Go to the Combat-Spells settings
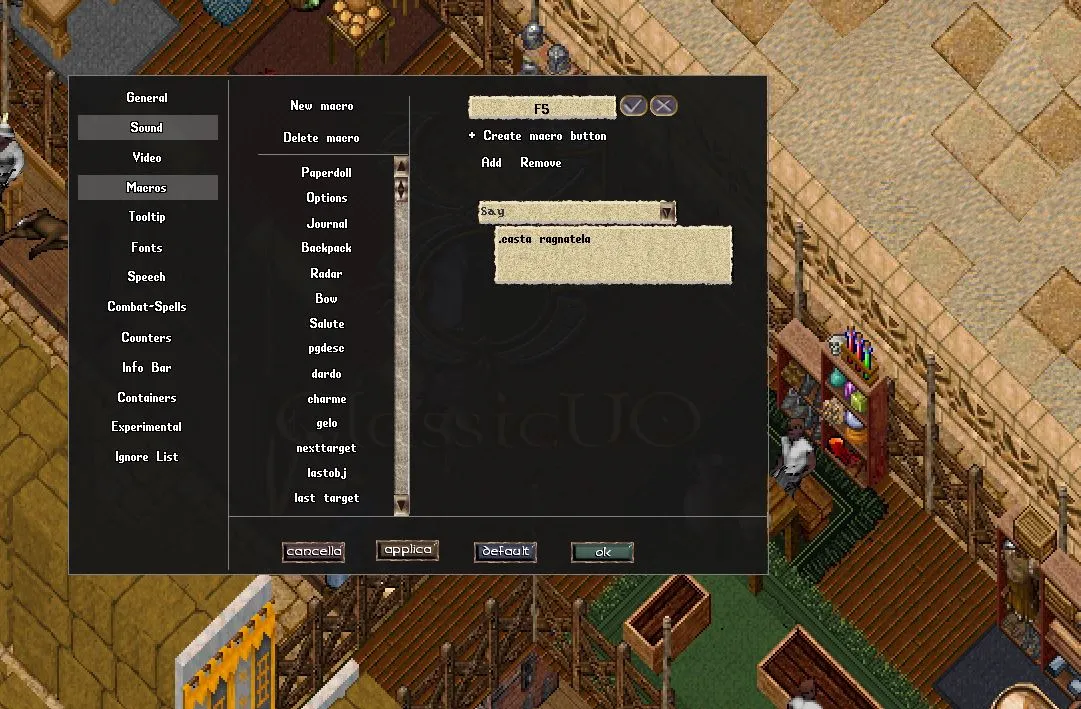Image resolution: width=1081 pixels, height=709 pixels. point(147,307)
